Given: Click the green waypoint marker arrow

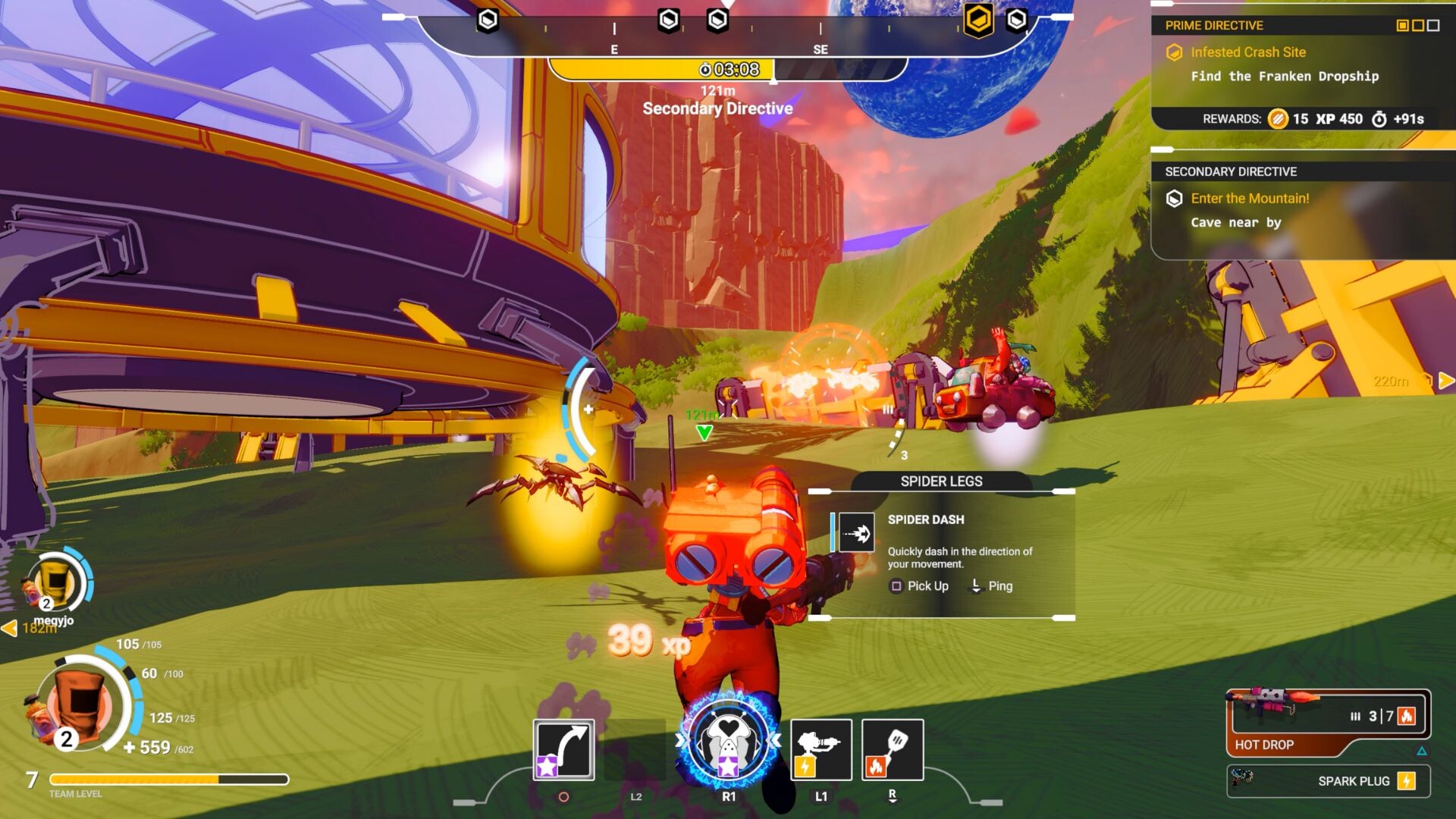Looking at the screenshot, I should 704,432.
